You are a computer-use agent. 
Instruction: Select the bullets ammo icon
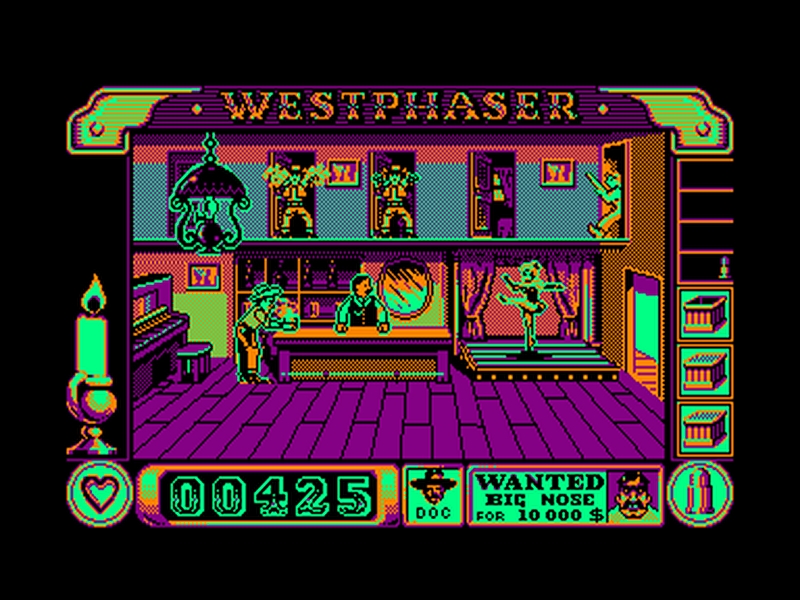point(699,494)
